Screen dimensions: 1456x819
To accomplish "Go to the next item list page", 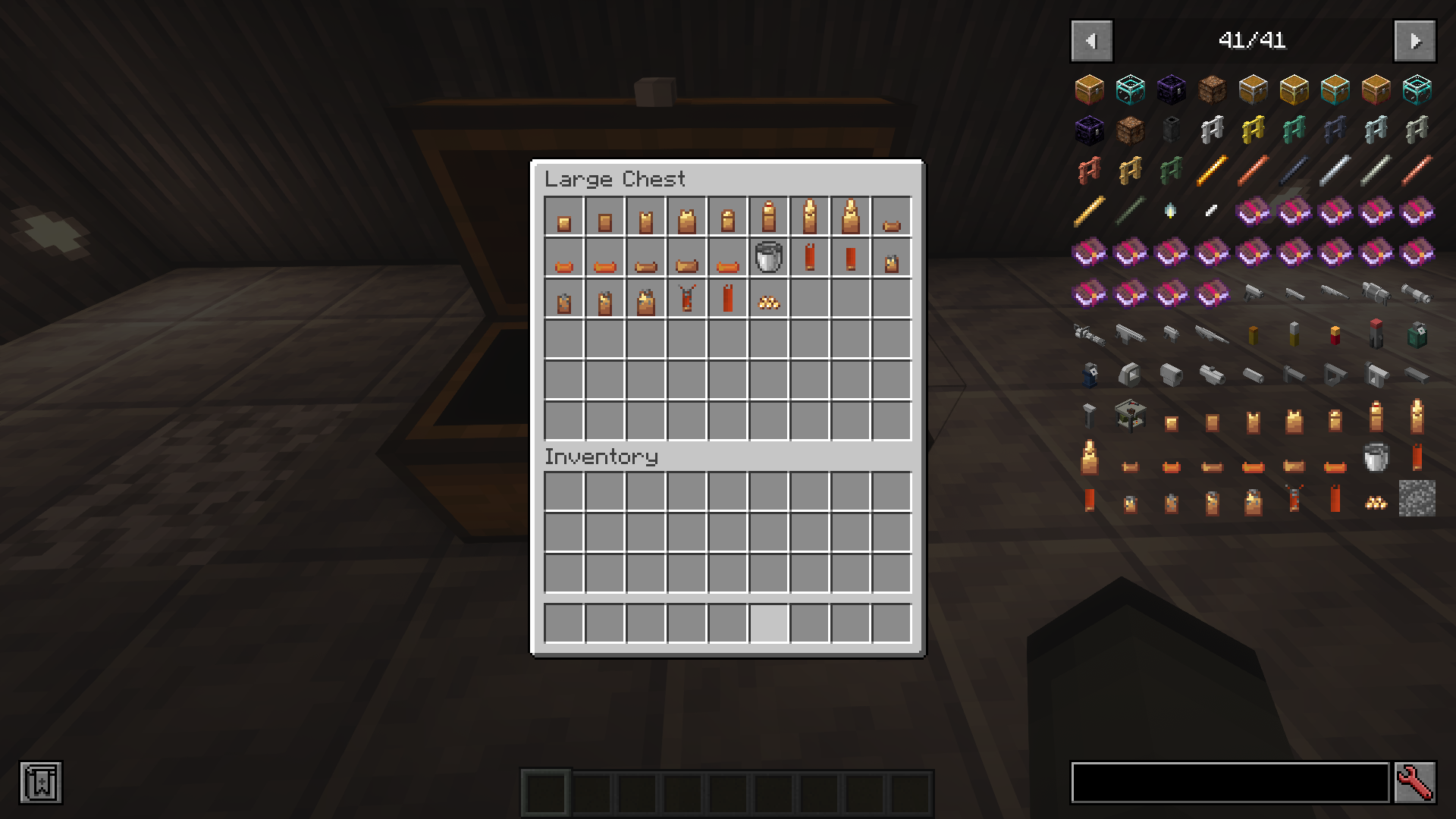I will [1415, 41].
